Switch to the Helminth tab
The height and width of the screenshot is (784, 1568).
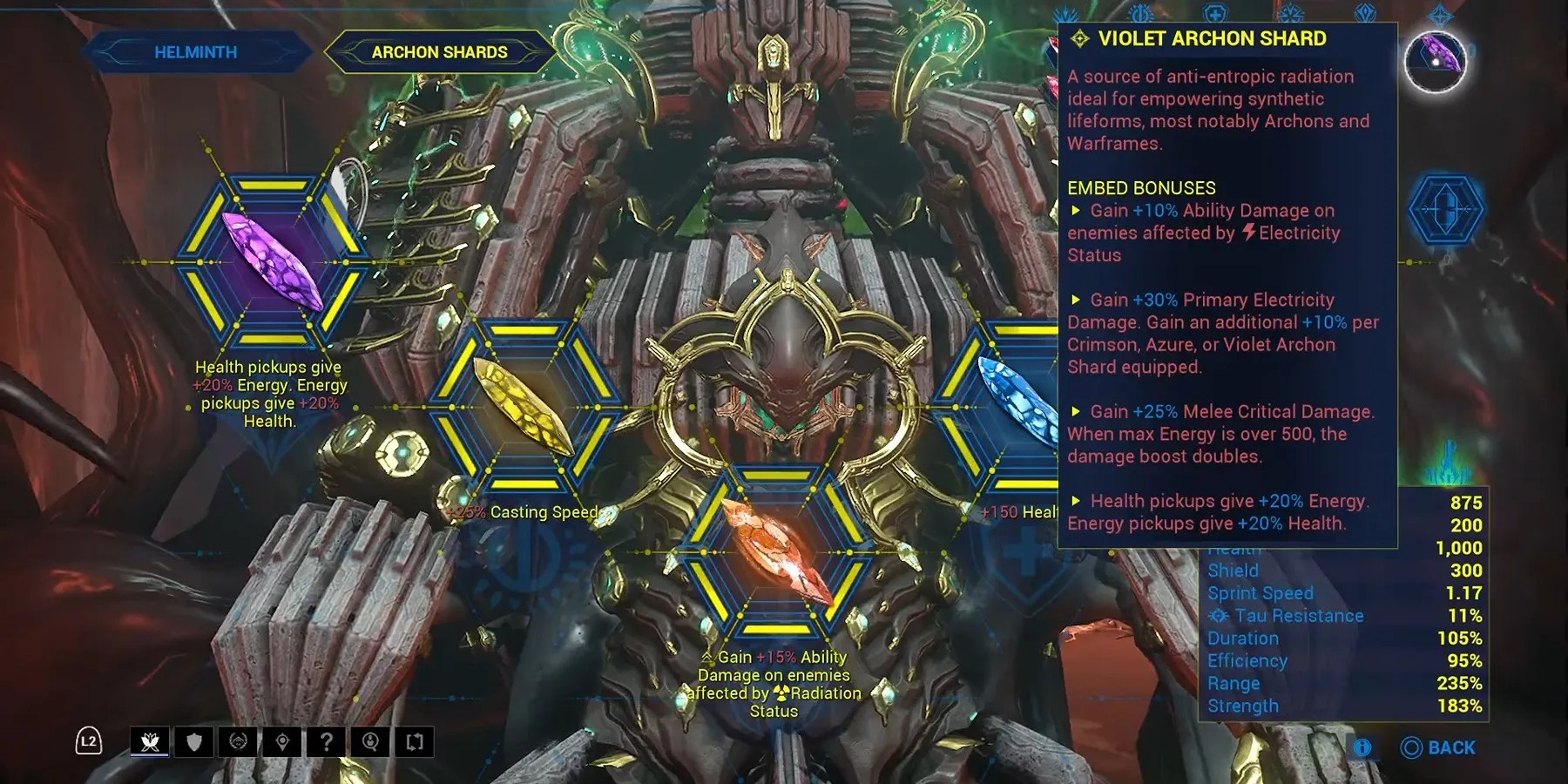tap(193, 51)
